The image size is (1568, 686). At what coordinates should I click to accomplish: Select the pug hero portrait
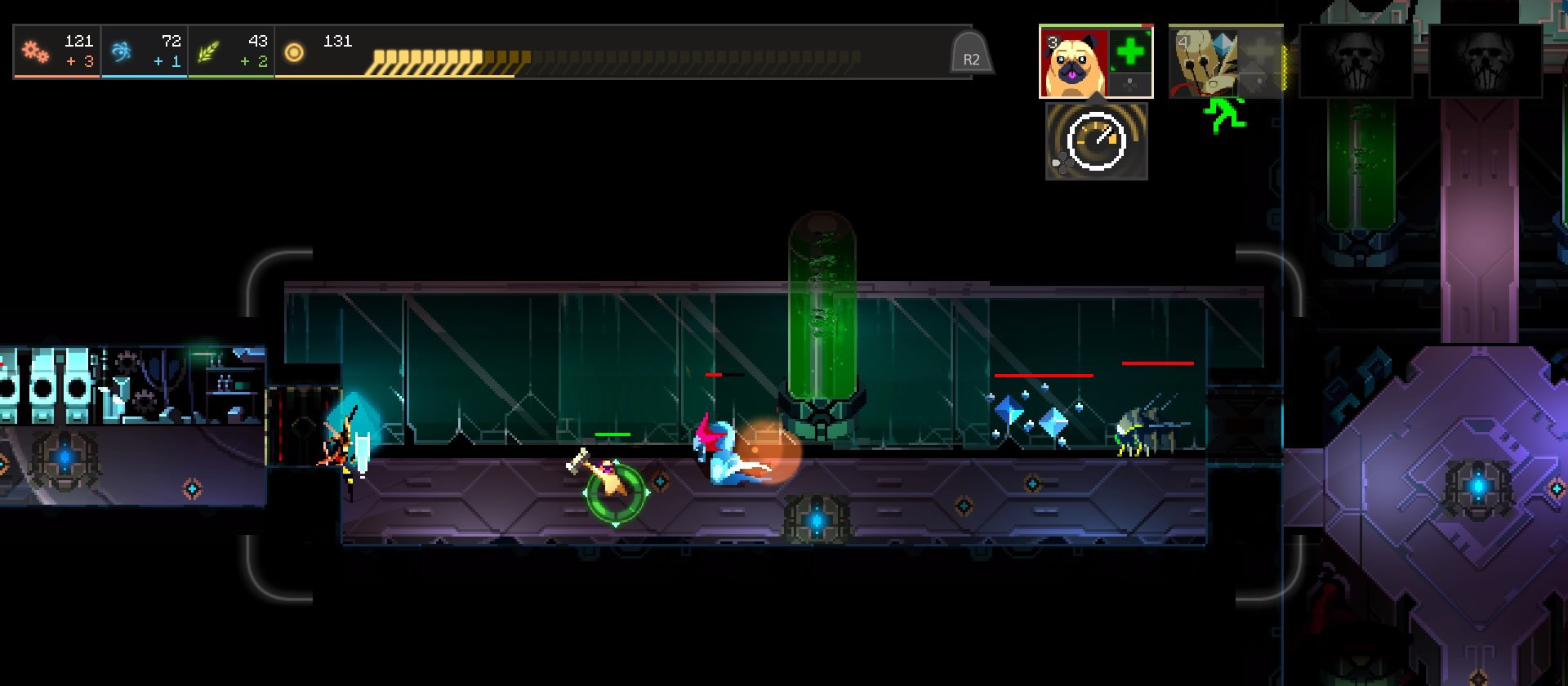[1074, 62]
